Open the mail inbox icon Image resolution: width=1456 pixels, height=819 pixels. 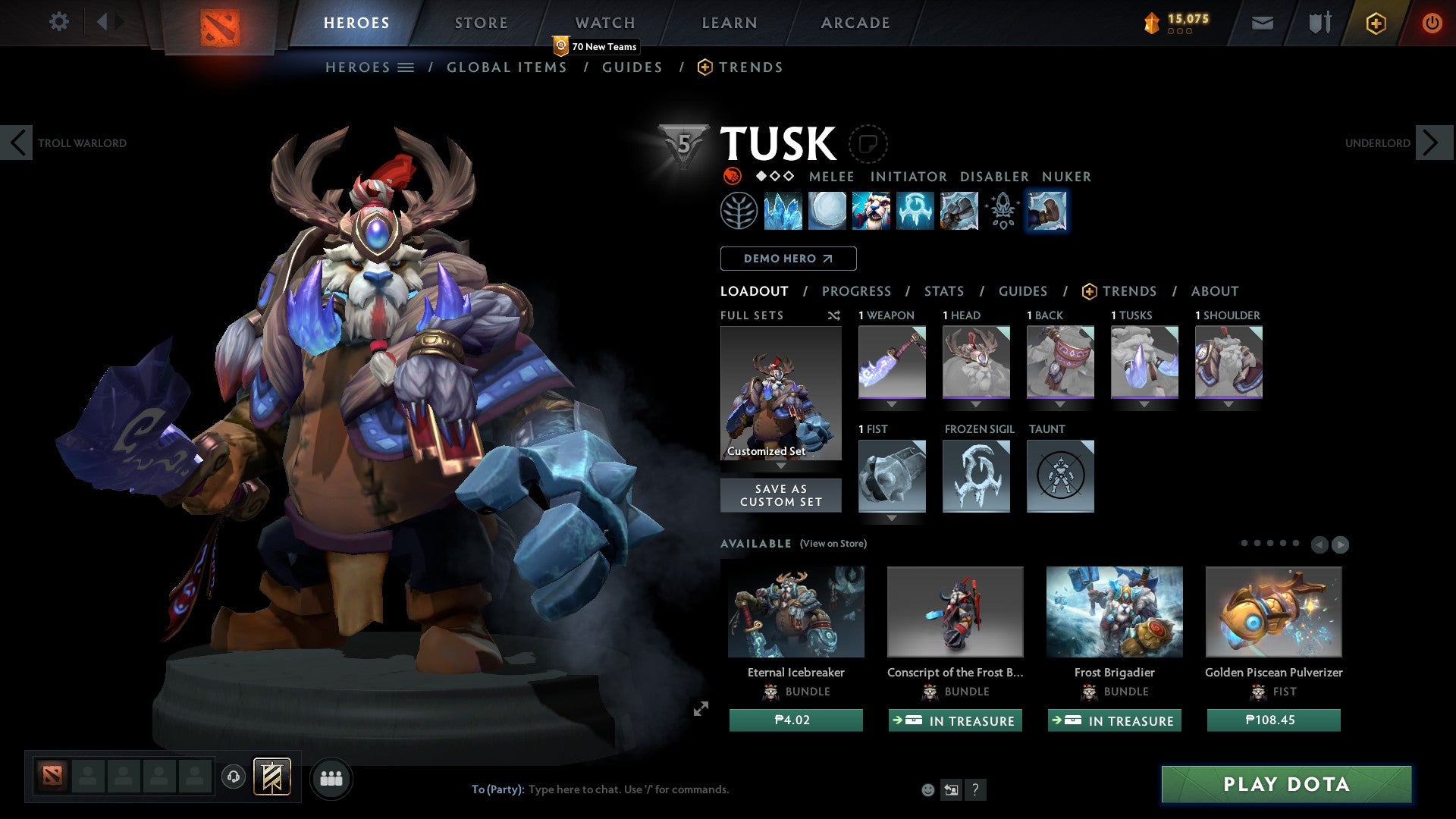point(1262,23)
